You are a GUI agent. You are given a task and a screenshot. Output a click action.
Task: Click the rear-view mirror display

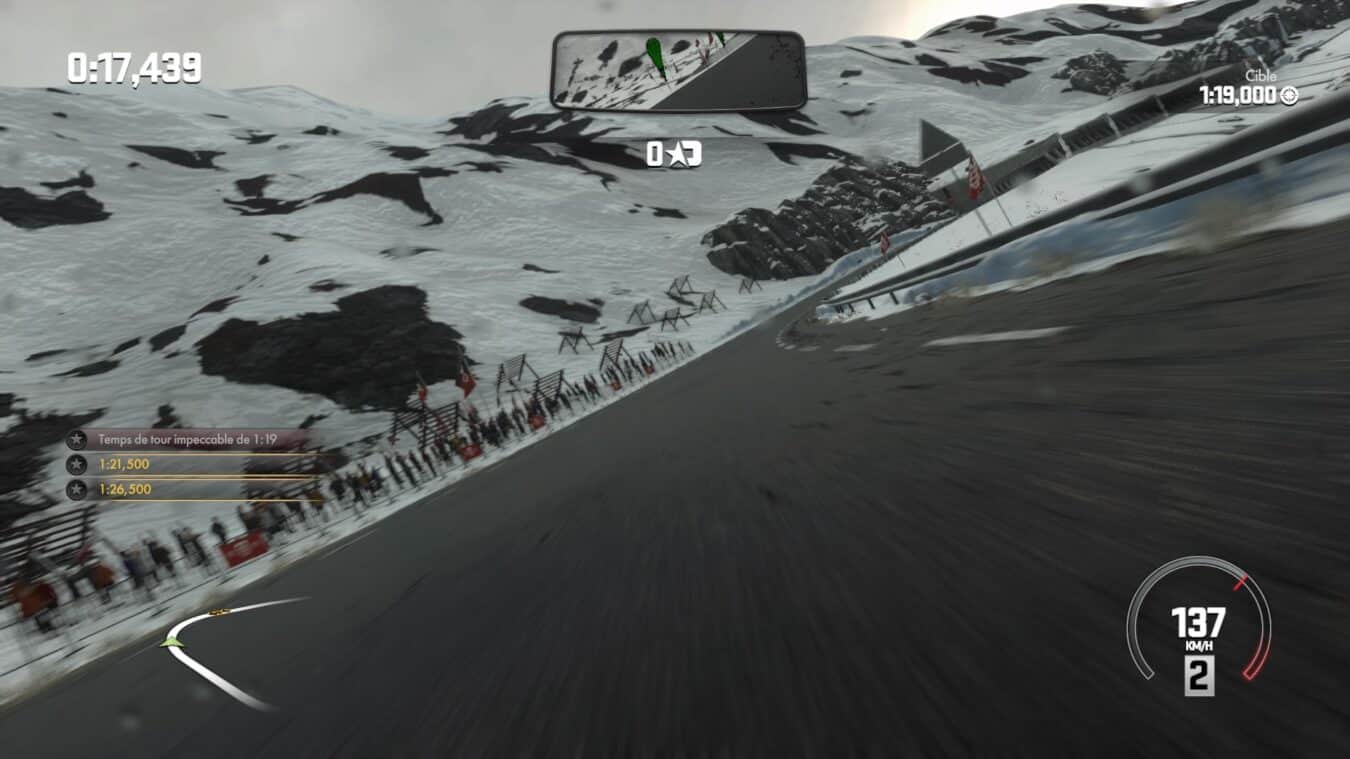(678, 70)
